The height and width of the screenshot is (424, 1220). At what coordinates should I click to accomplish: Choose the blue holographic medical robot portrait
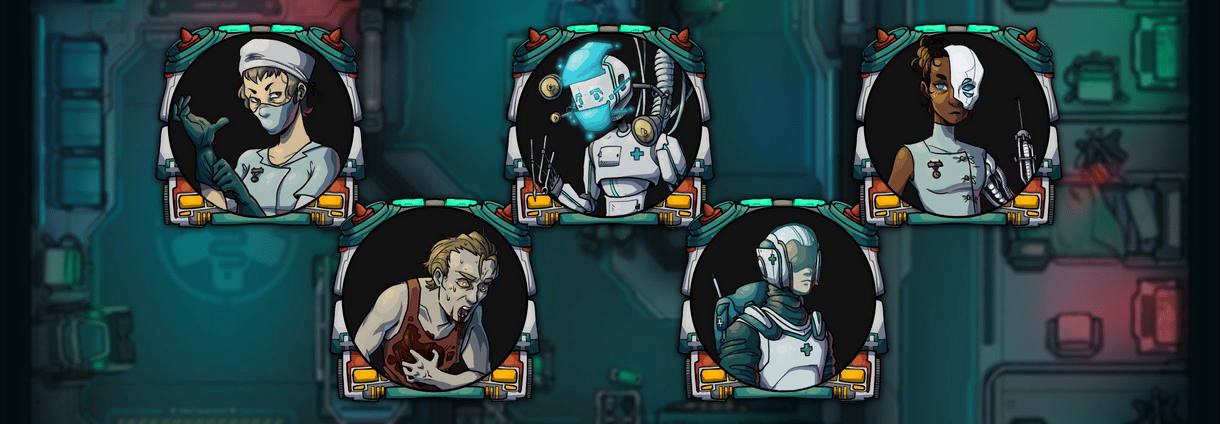[x=607, y=125]
